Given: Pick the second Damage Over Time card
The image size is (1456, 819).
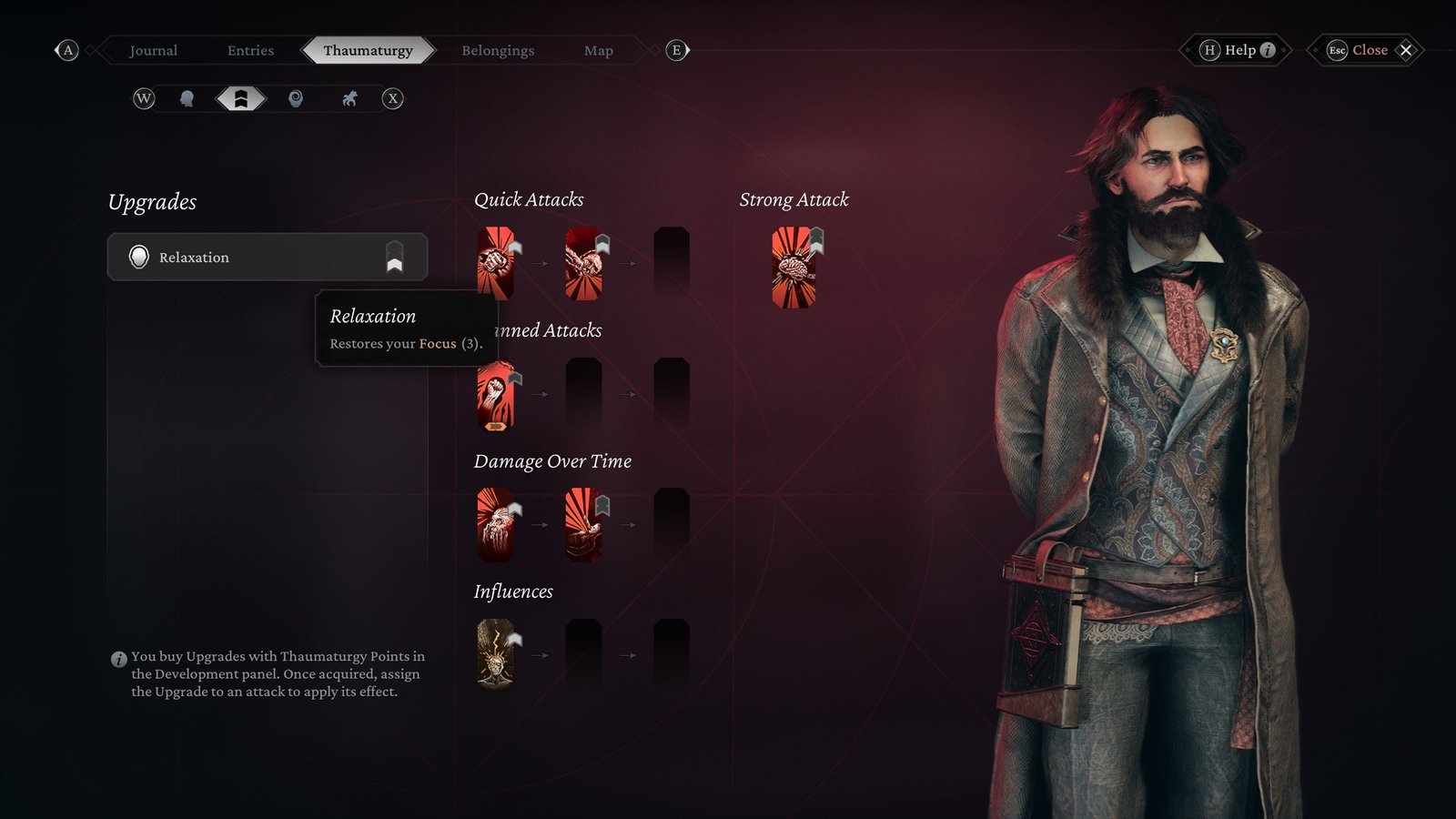Looking at the screenshot, I should [x=583, y=525].
